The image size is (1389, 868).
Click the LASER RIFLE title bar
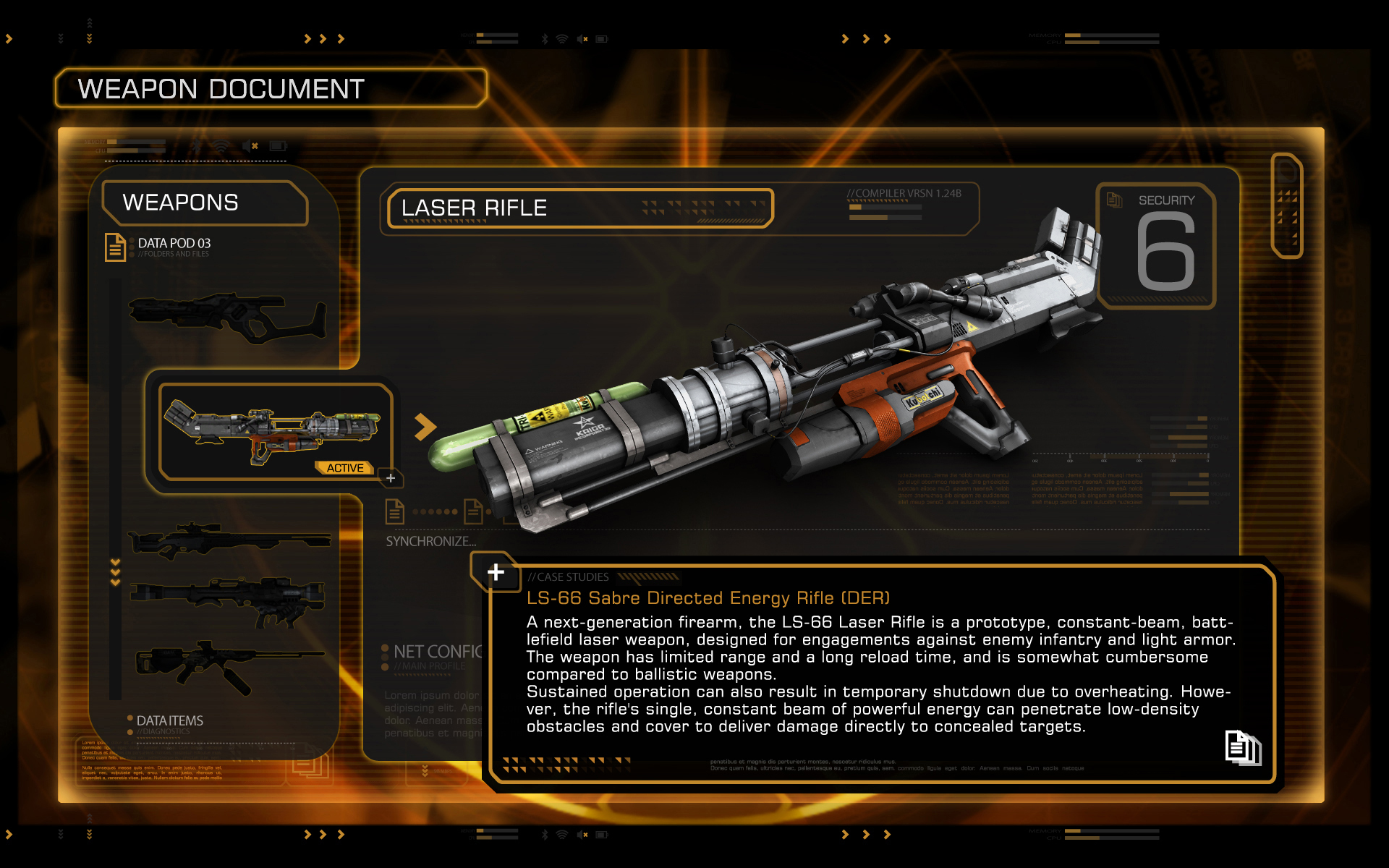(x=579, y=208)
